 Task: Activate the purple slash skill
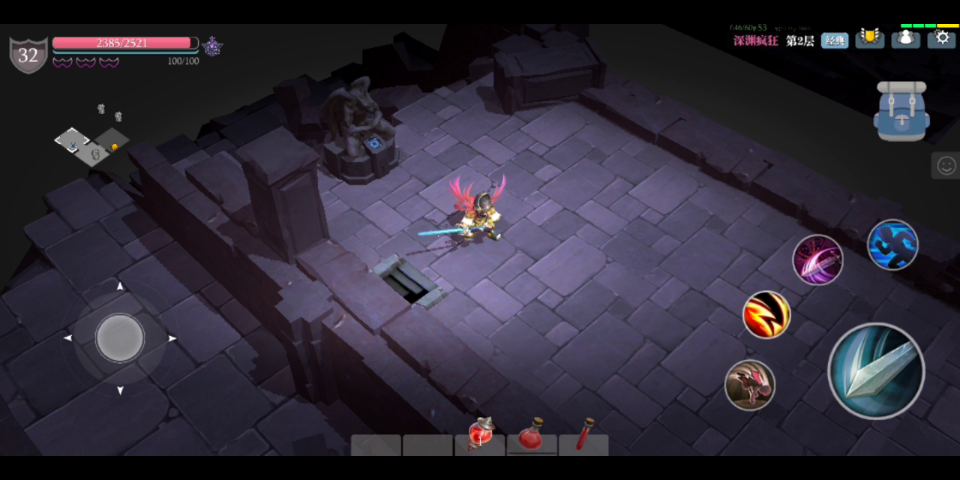point(818,260)
